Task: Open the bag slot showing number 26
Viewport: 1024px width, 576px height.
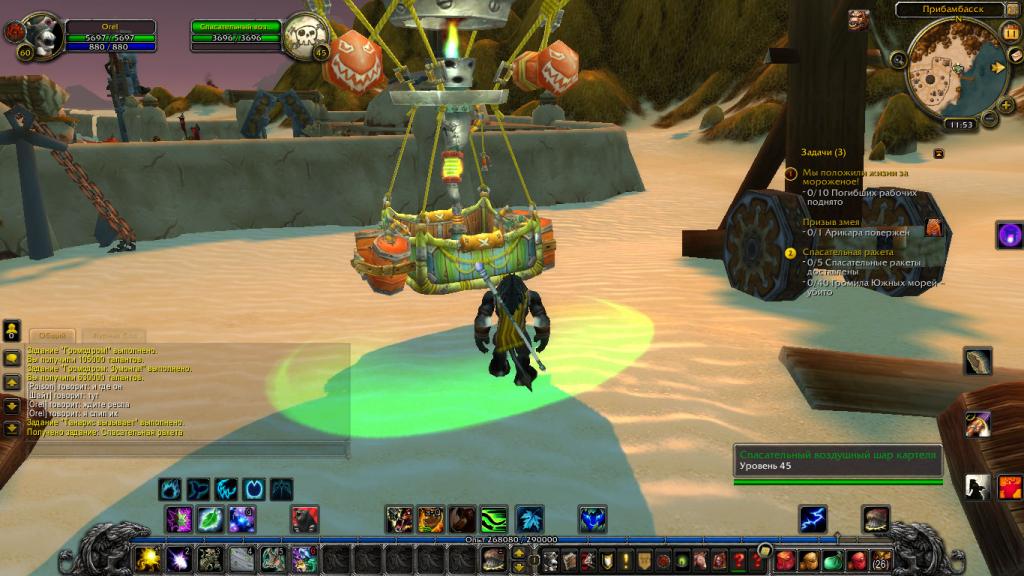Action: tap(881, 559)
